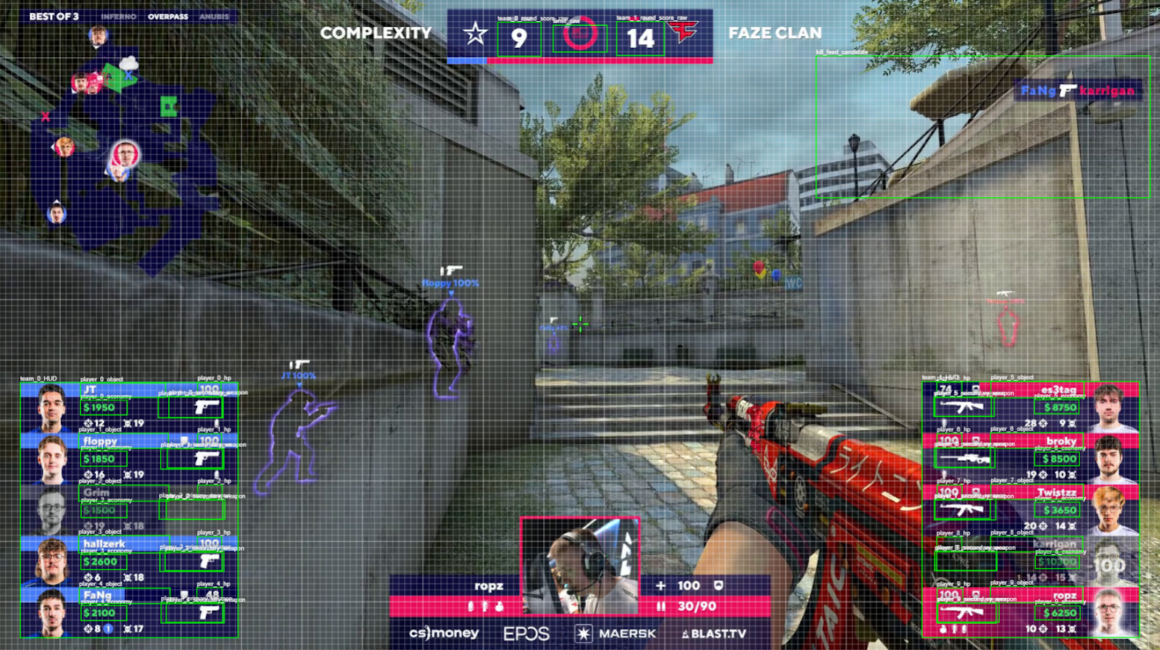1160x650 pixels.
Task: Click the Complexity star logo
Action: point(475,34)
